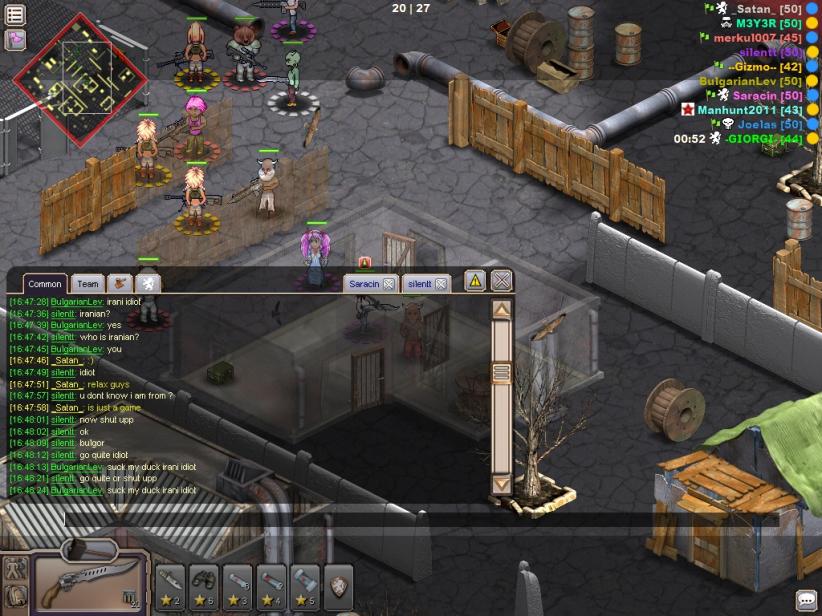Open the chat bubble button
This screenshot has width=822, height=616.
(x=806, y=600)
